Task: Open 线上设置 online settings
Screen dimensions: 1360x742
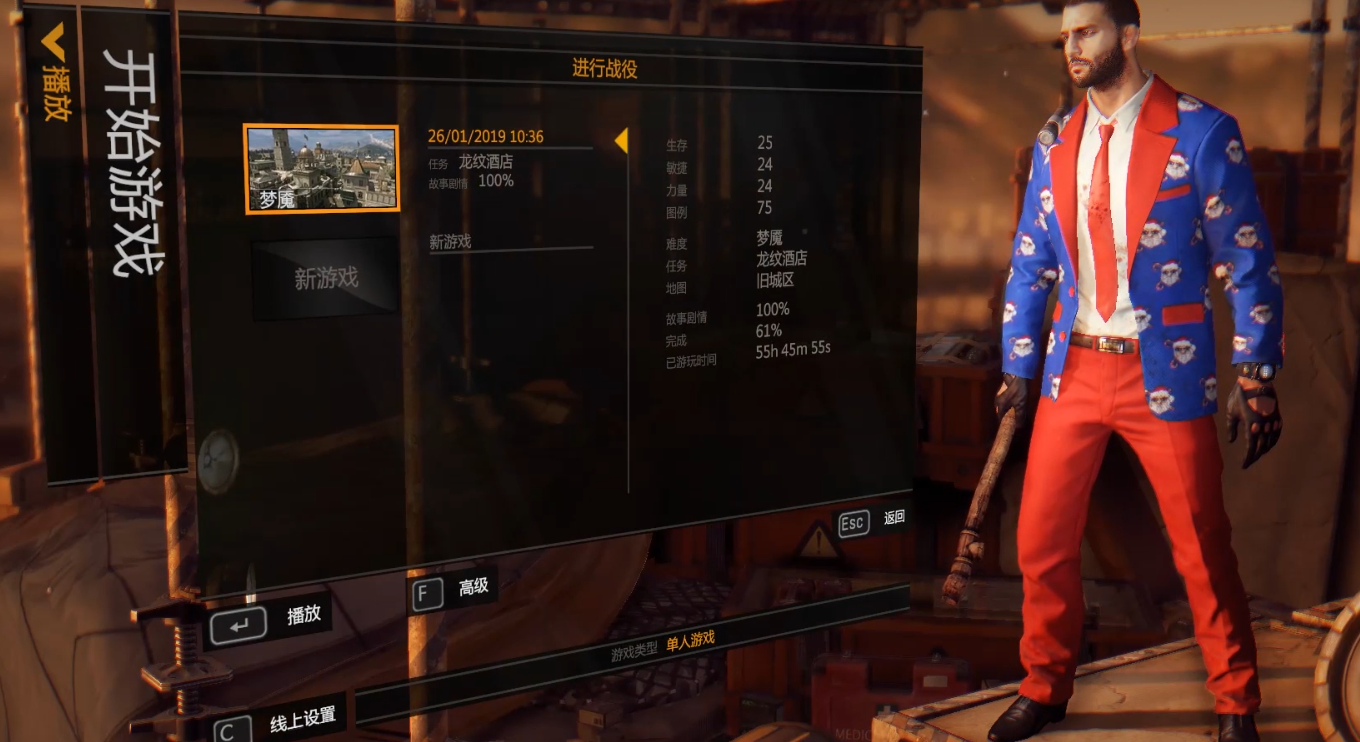Action: (280, 721)
